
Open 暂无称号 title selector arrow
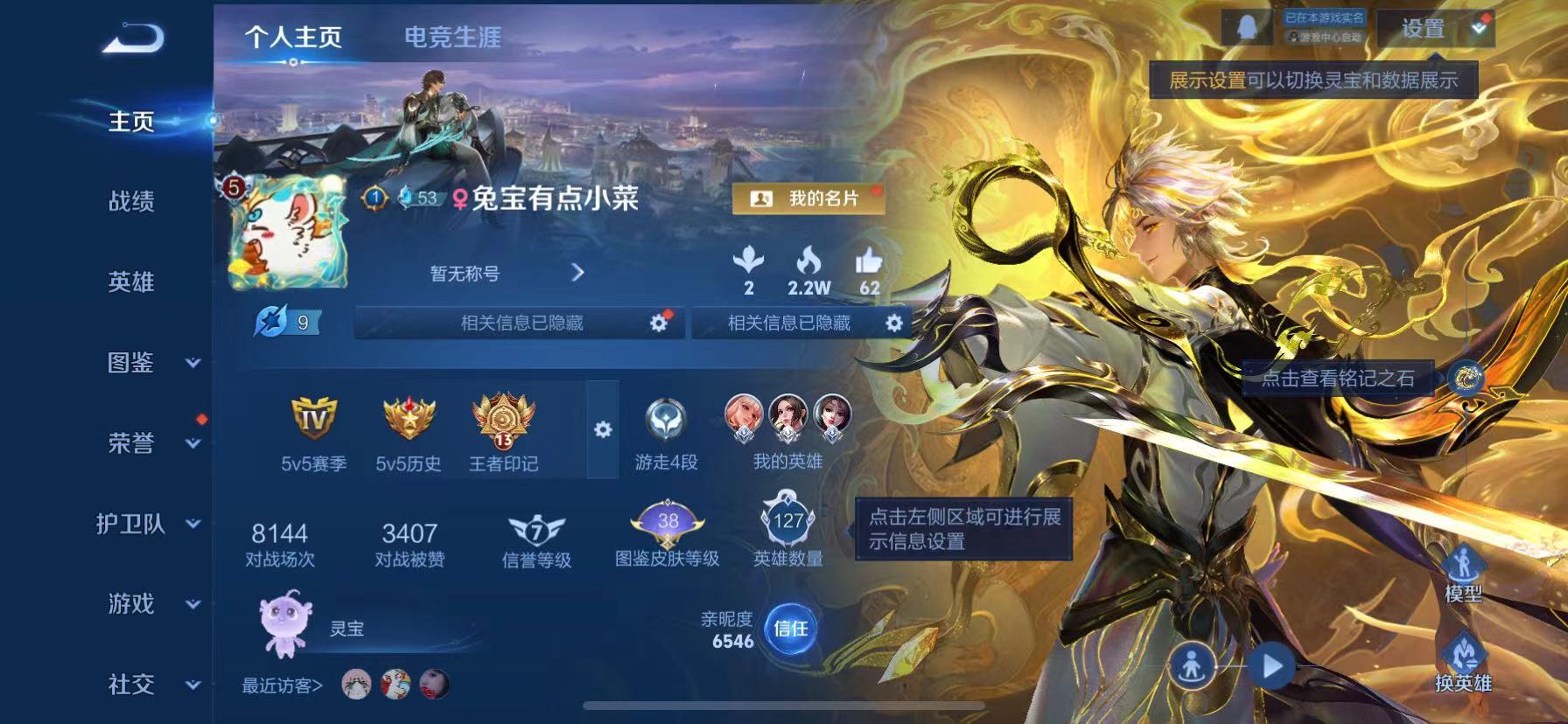[577, 273]
